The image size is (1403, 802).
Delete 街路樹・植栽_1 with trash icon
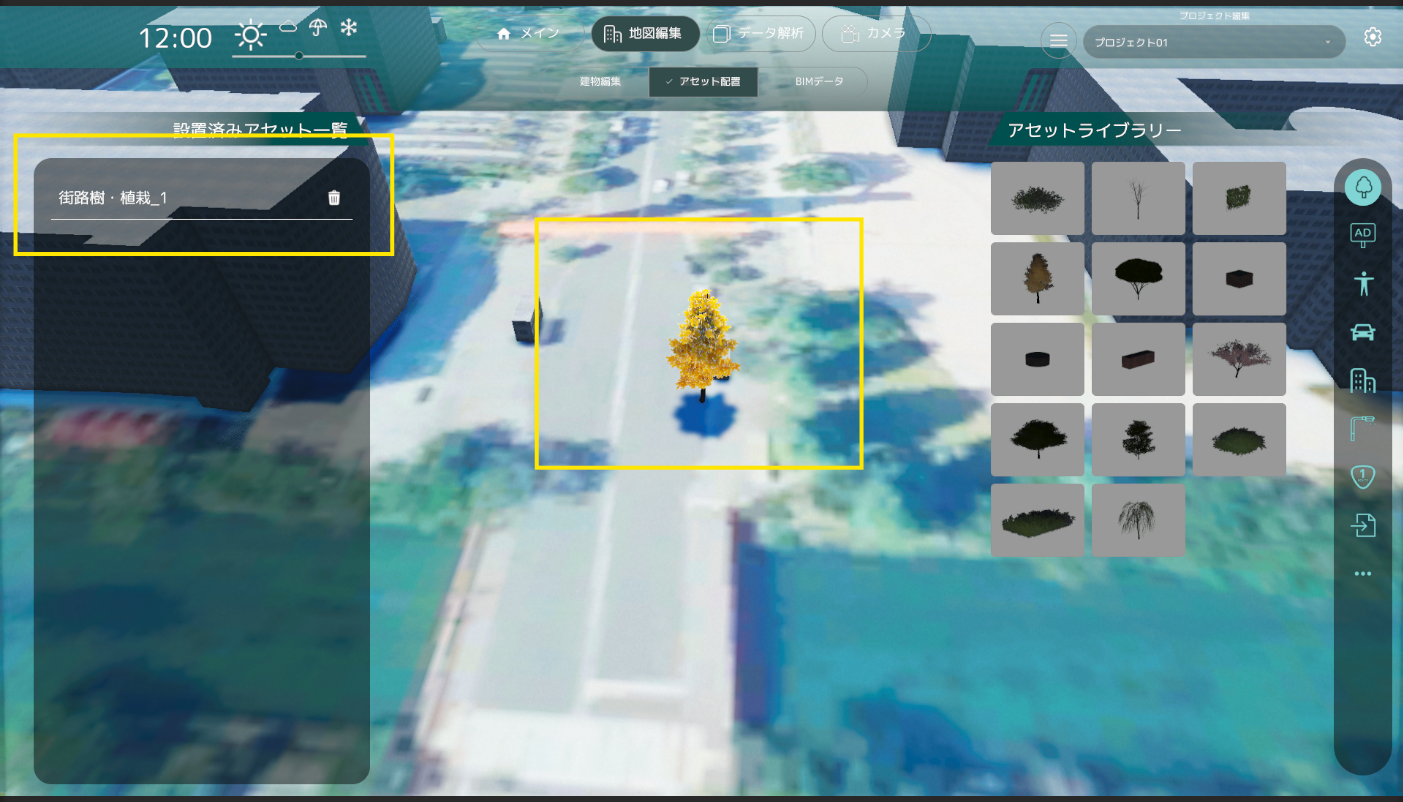click(334, 198)
